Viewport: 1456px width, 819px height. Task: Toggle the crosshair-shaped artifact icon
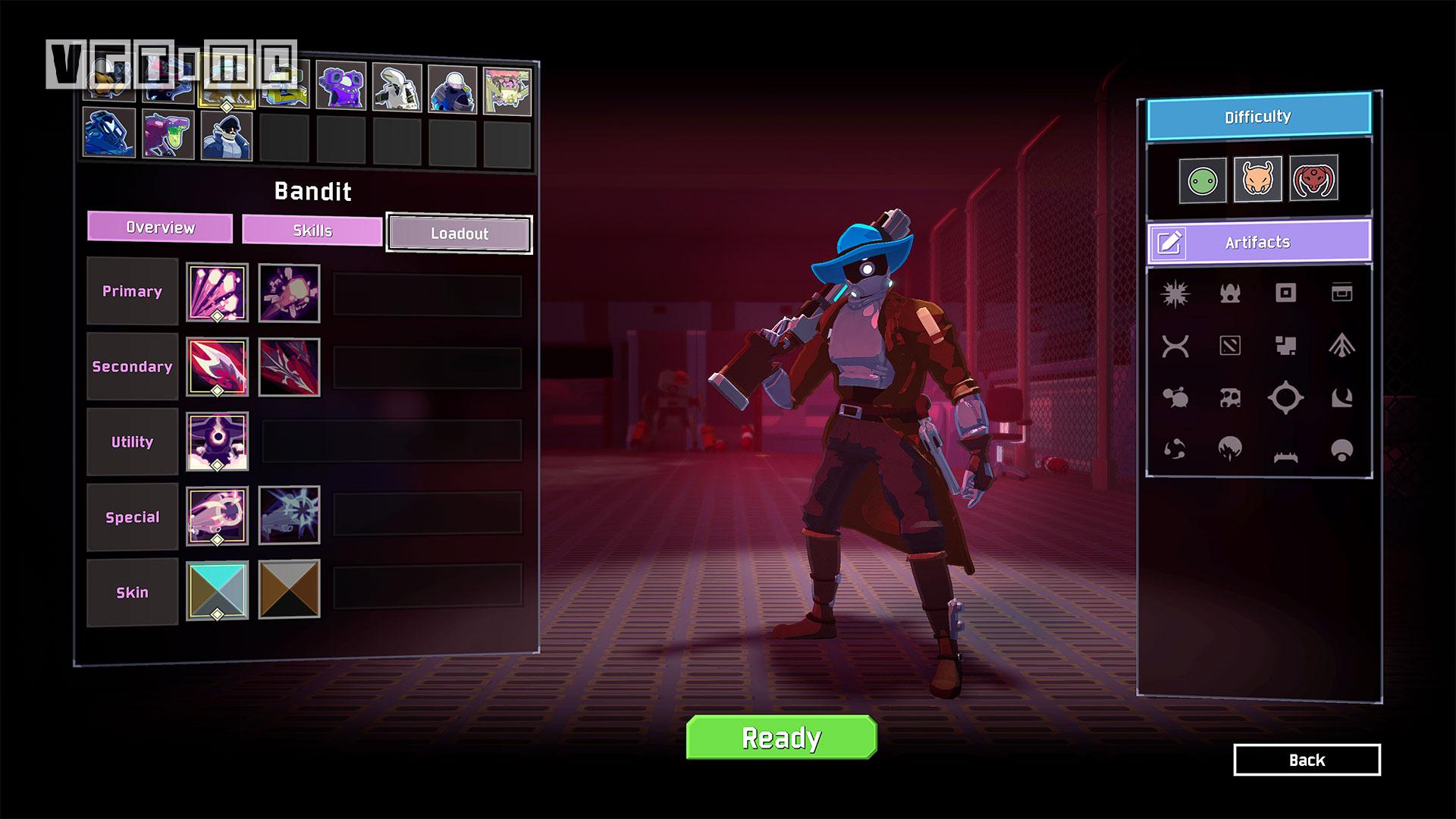[x=1285, y=398]
